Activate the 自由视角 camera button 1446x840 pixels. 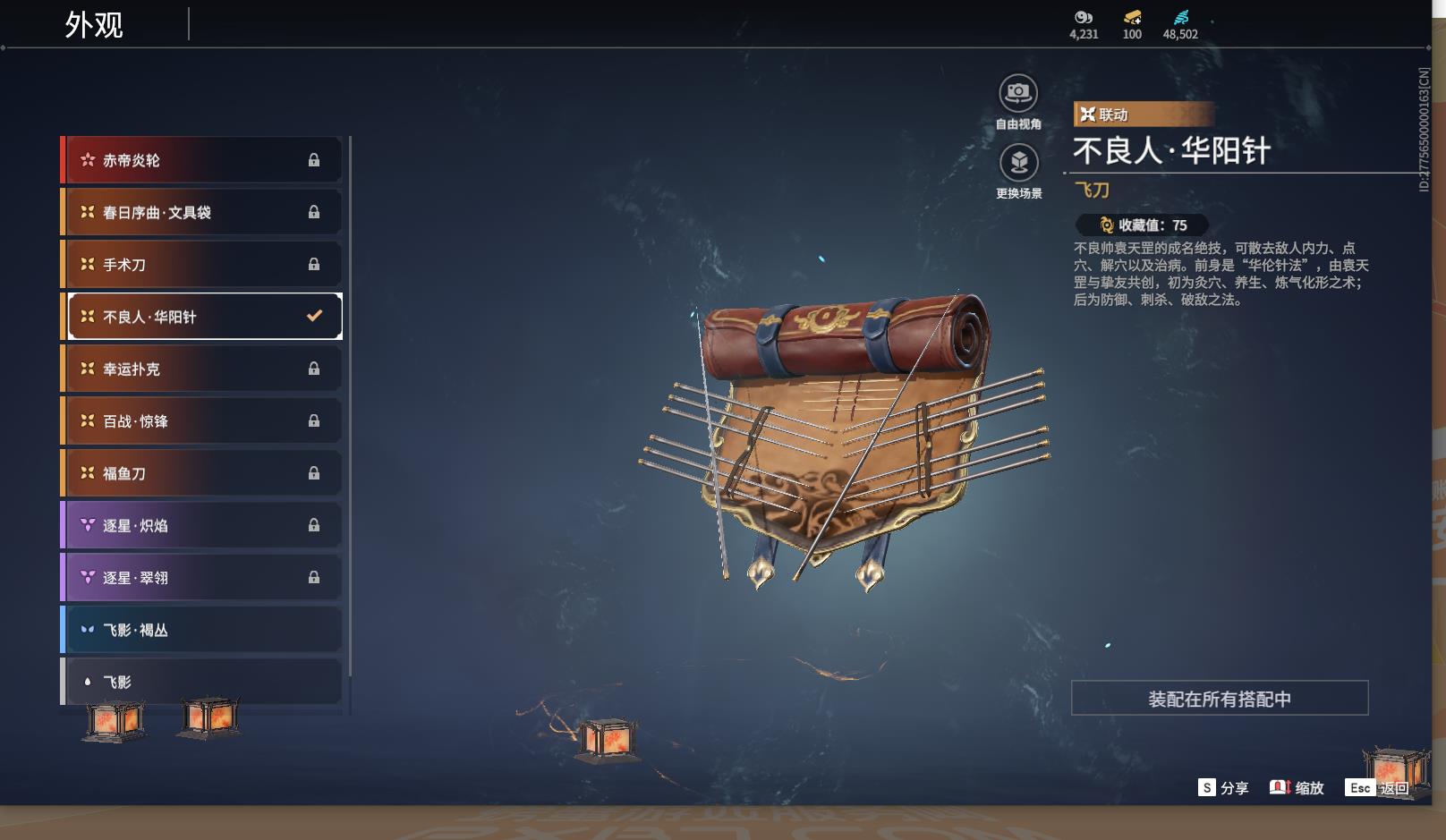pos(1018,94)
